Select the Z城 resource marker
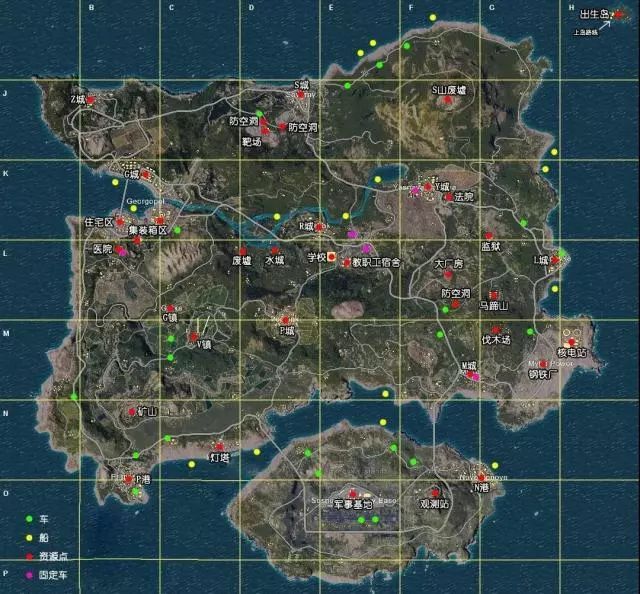 pyautogui.click(x=90, y=100)
